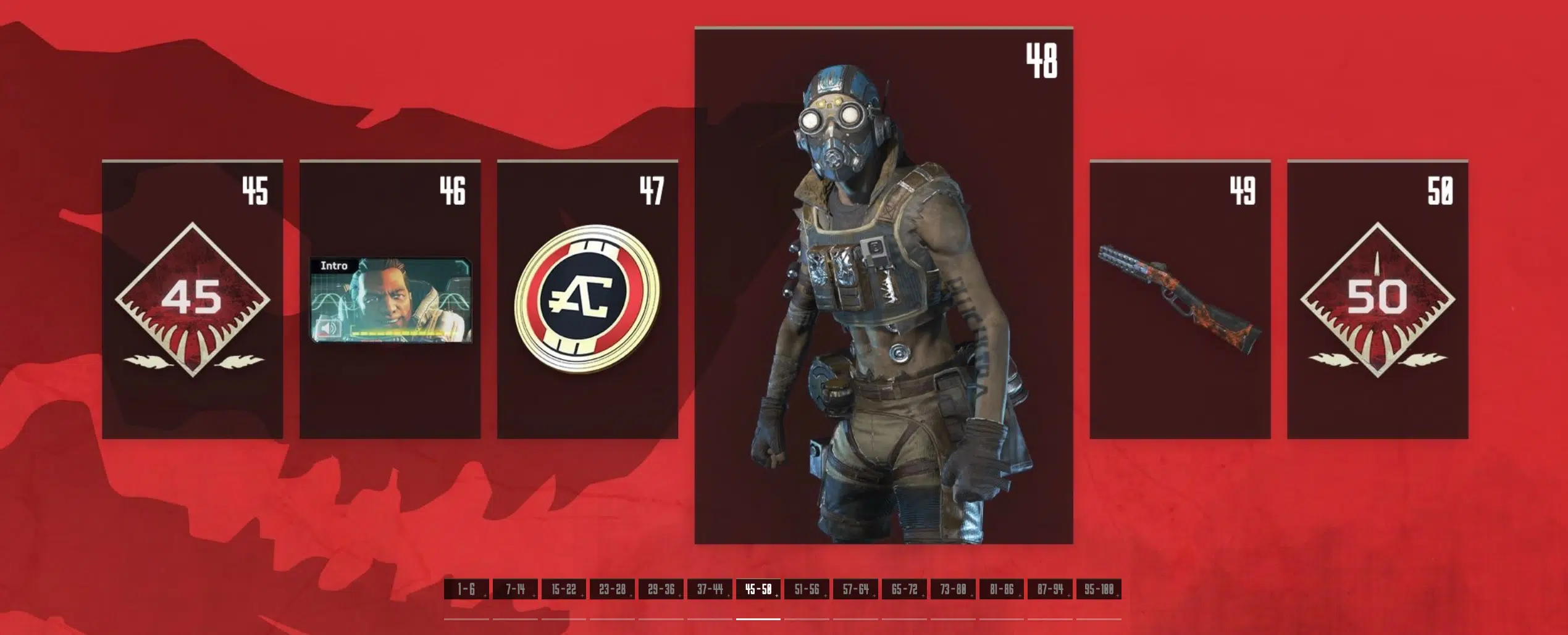
Task: Open the level 46 Intro quip reward
Action: coord(390,300)
